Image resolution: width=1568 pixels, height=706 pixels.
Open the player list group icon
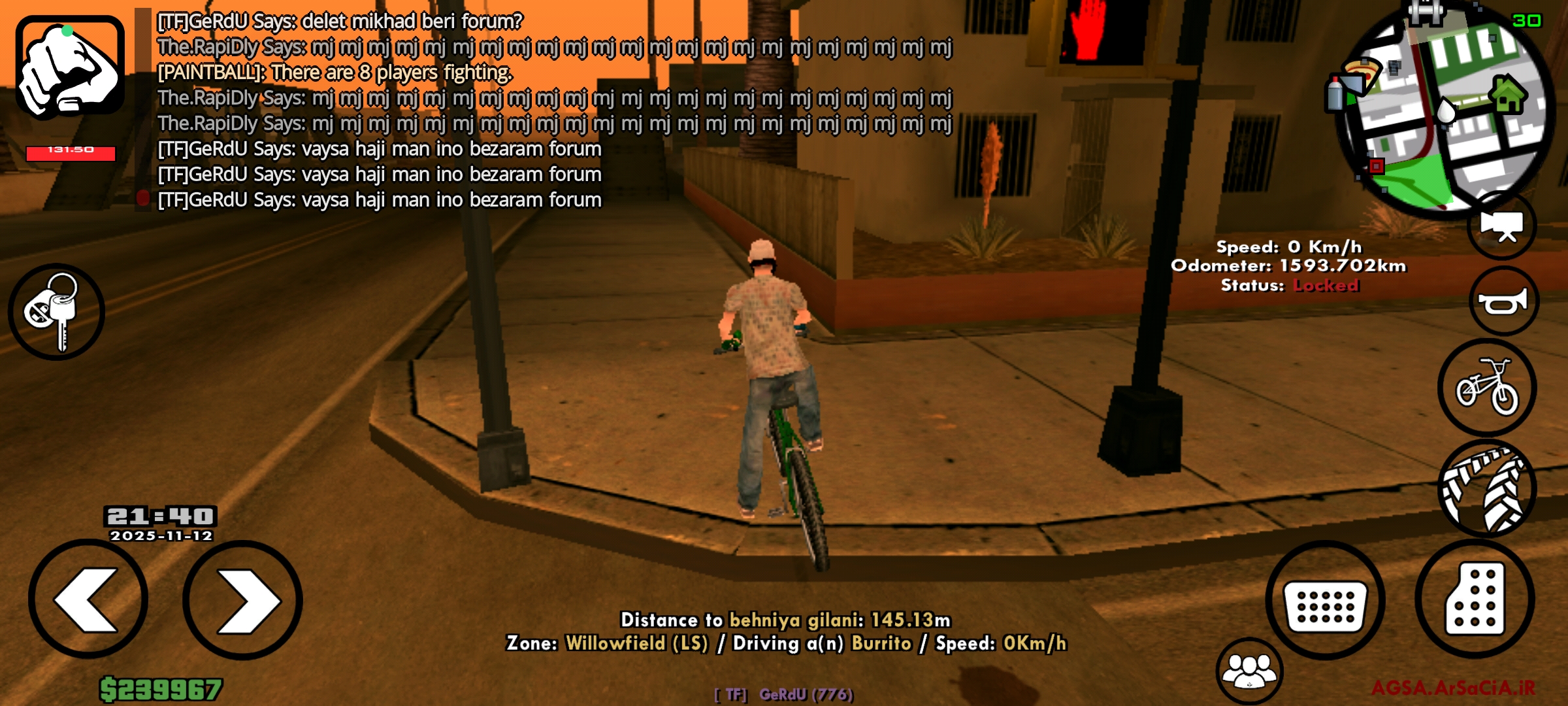click(x=1249, y=671)
